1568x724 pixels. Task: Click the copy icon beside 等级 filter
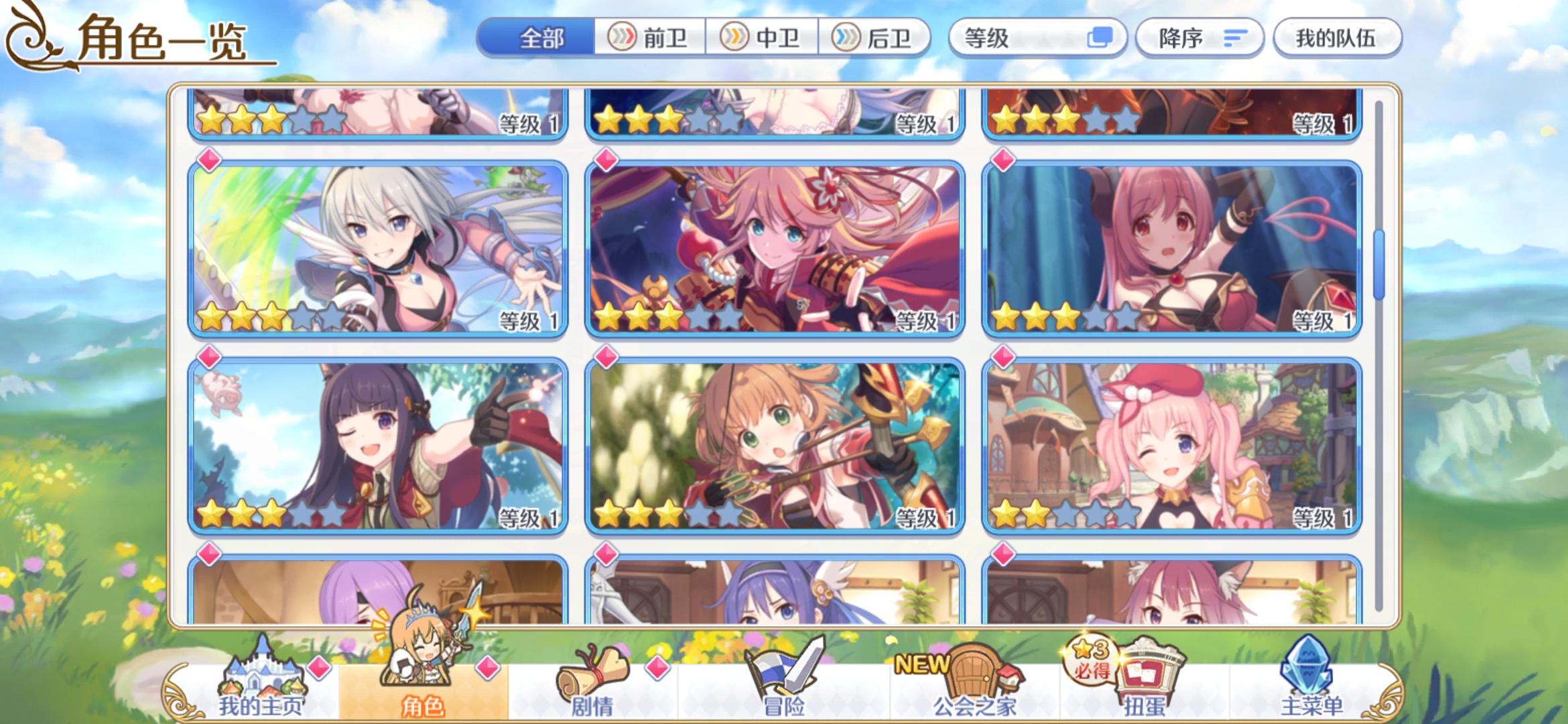pyautogui.click(x=1101, y=38)
